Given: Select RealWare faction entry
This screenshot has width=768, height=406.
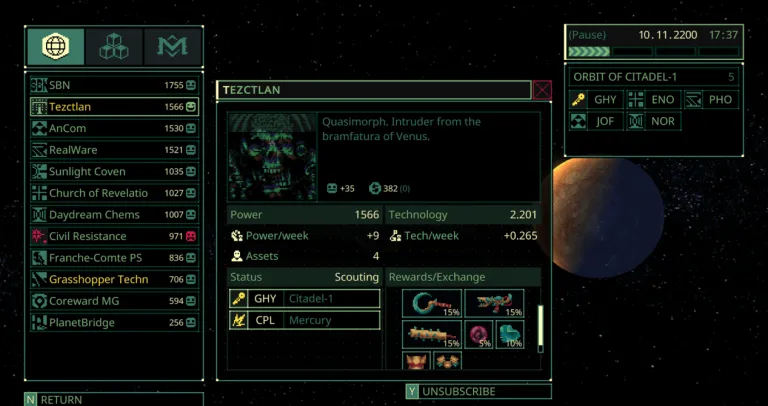Looking at the screenshot, I should (x=114, y=150).
